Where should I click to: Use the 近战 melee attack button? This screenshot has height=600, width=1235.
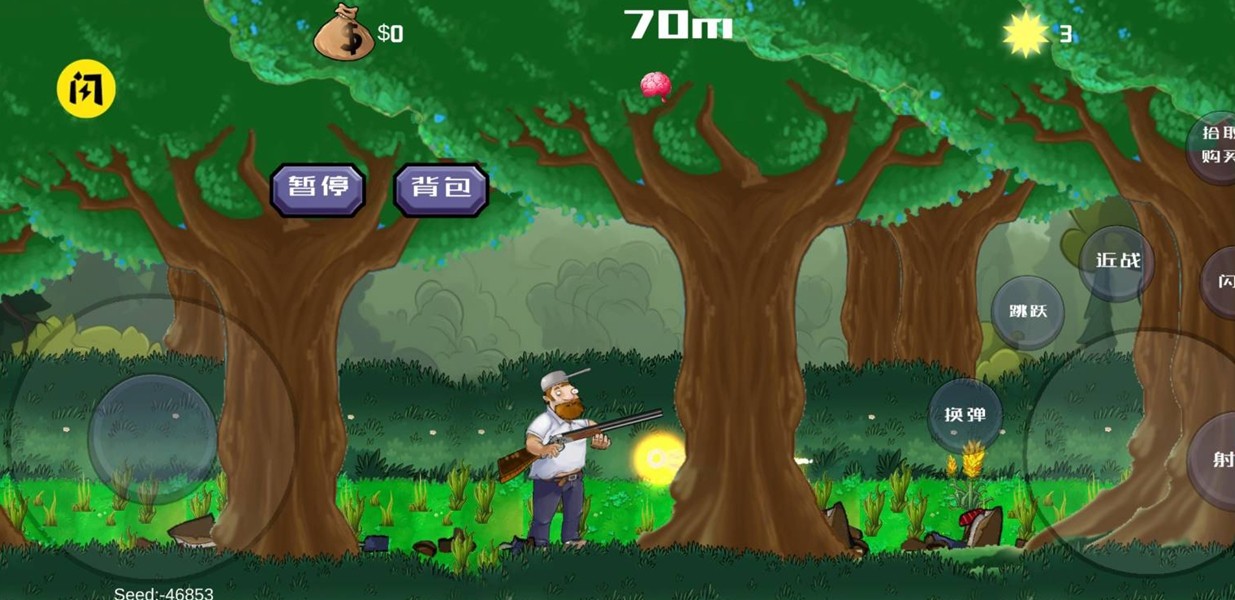[x=1117, y=262]
